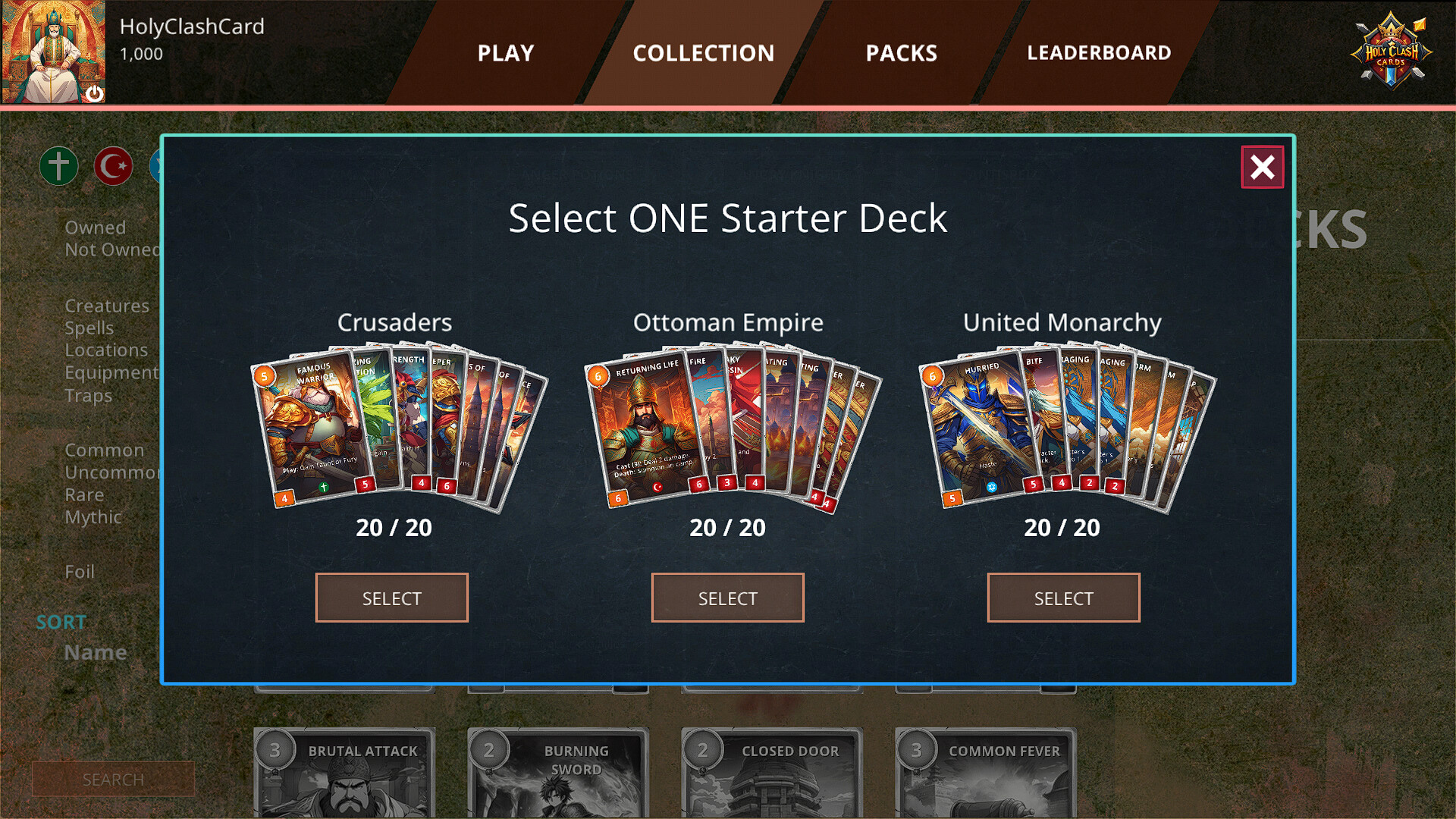Enable the Owned filter
The image size is (1456, 819).
tap(96, 227)
